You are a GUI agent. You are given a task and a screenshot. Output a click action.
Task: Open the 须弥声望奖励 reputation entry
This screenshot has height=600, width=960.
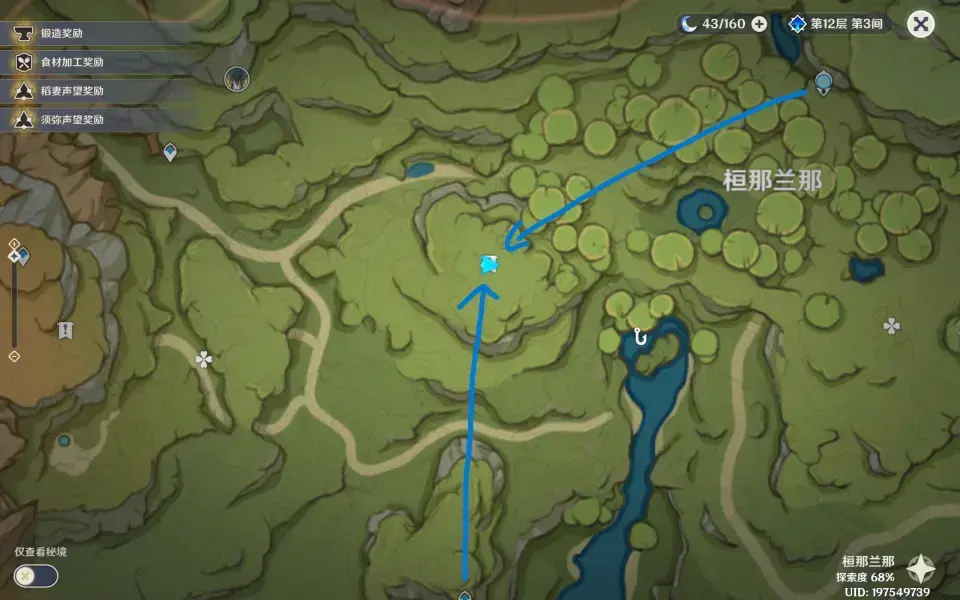click(x=72, y=119)
